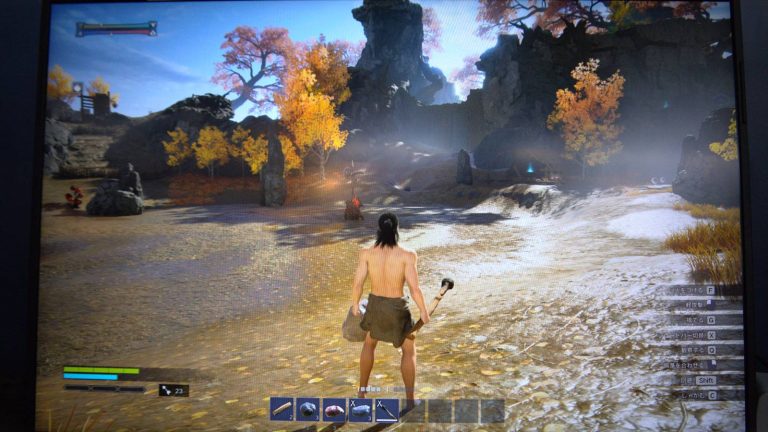Select the wooden stick hotbar slot
Viewport: 768px width, 432px height.
point(282,410)
